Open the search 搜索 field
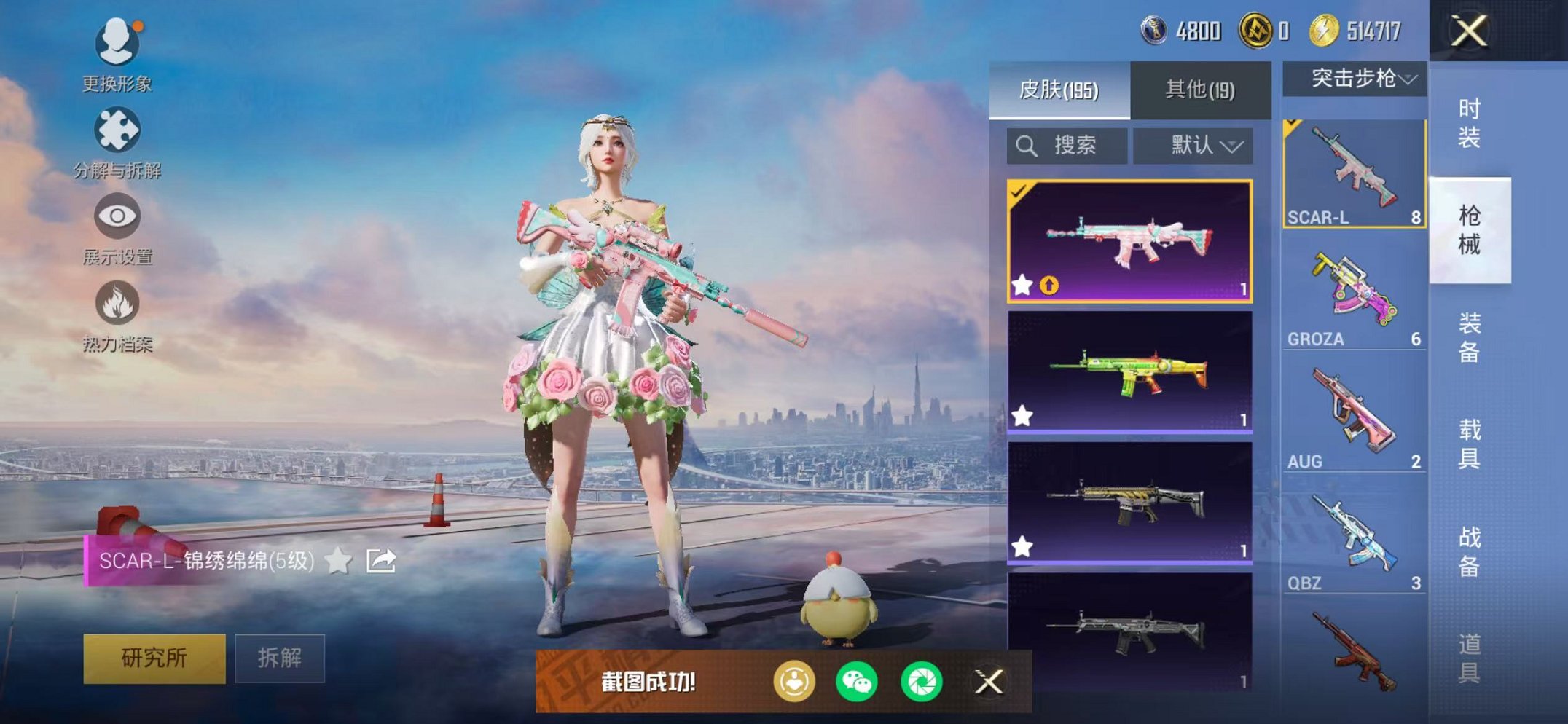The image size is (1568, 724). click(1066, 145)
